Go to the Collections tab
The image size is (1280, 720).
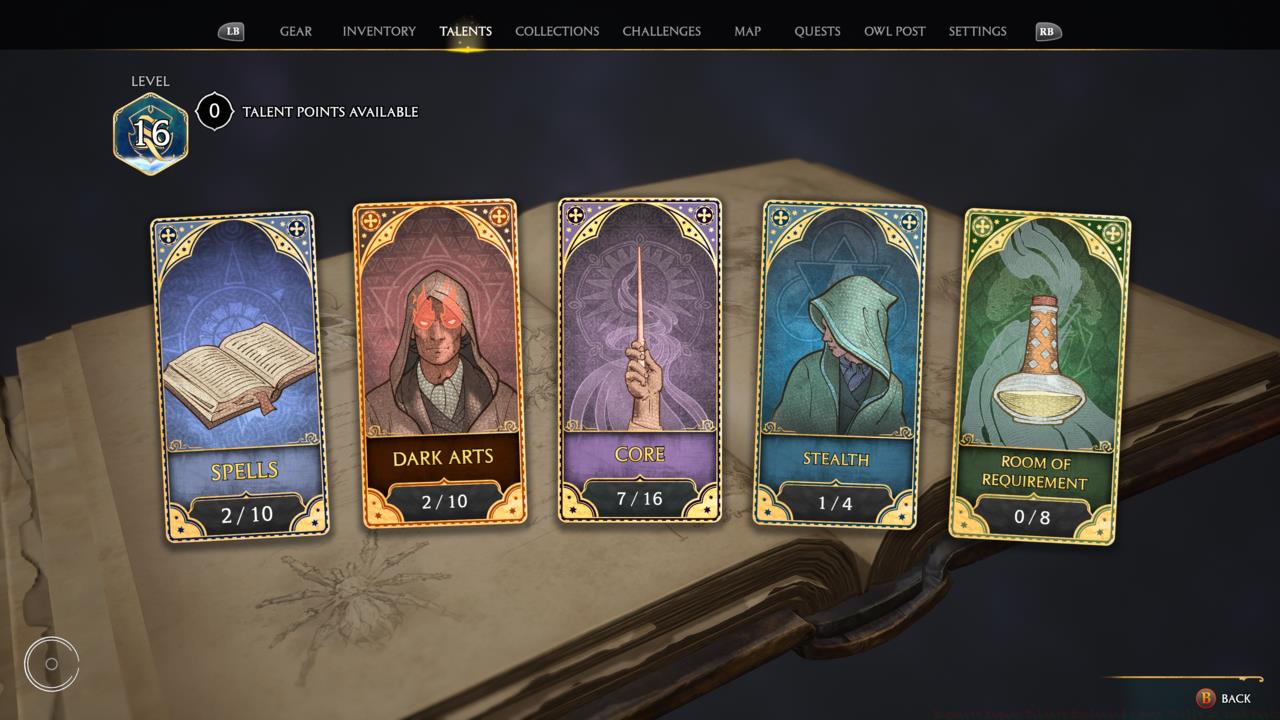557,31
